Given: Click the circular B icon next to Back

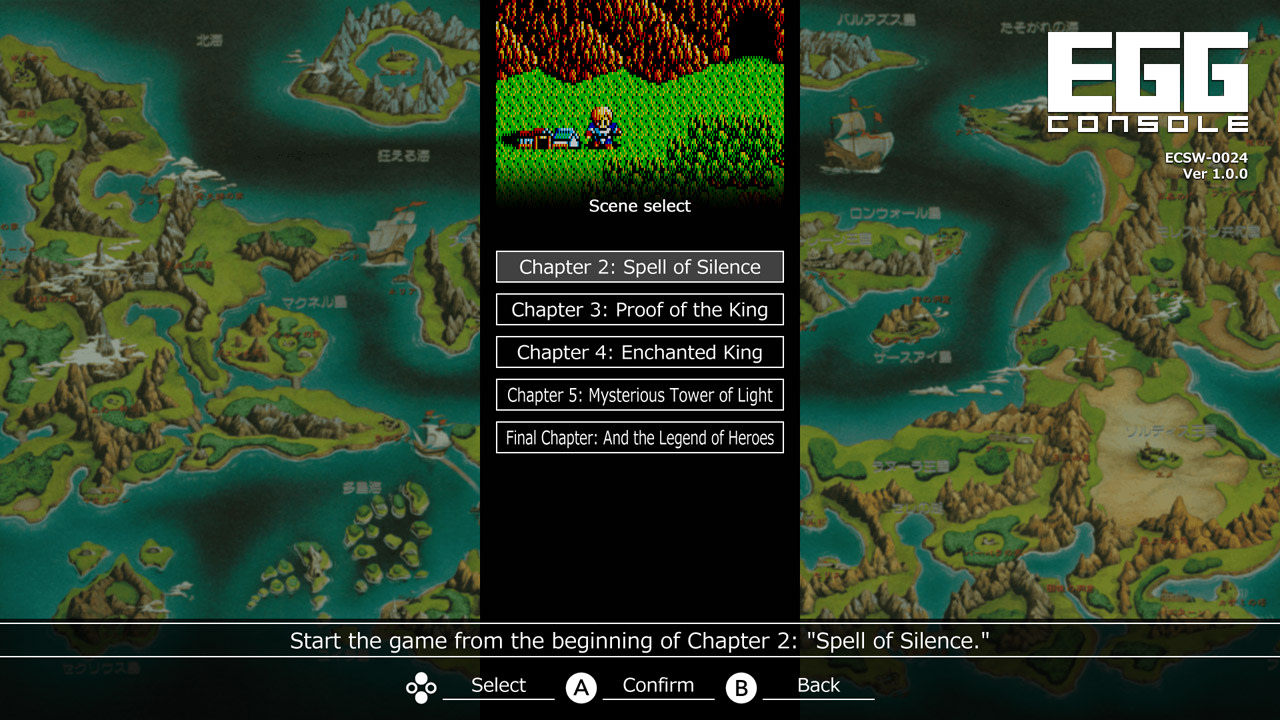Looking at the screenshot, I should pyautogui.click(x=741, y=687).
